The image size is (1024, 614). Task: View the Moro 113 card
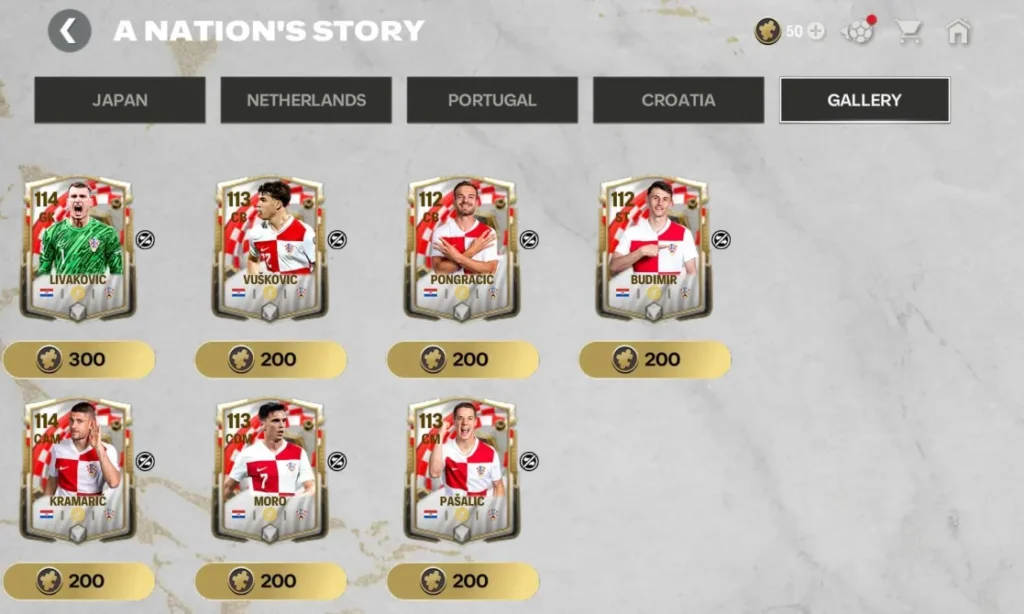click(x=269, y=470)
